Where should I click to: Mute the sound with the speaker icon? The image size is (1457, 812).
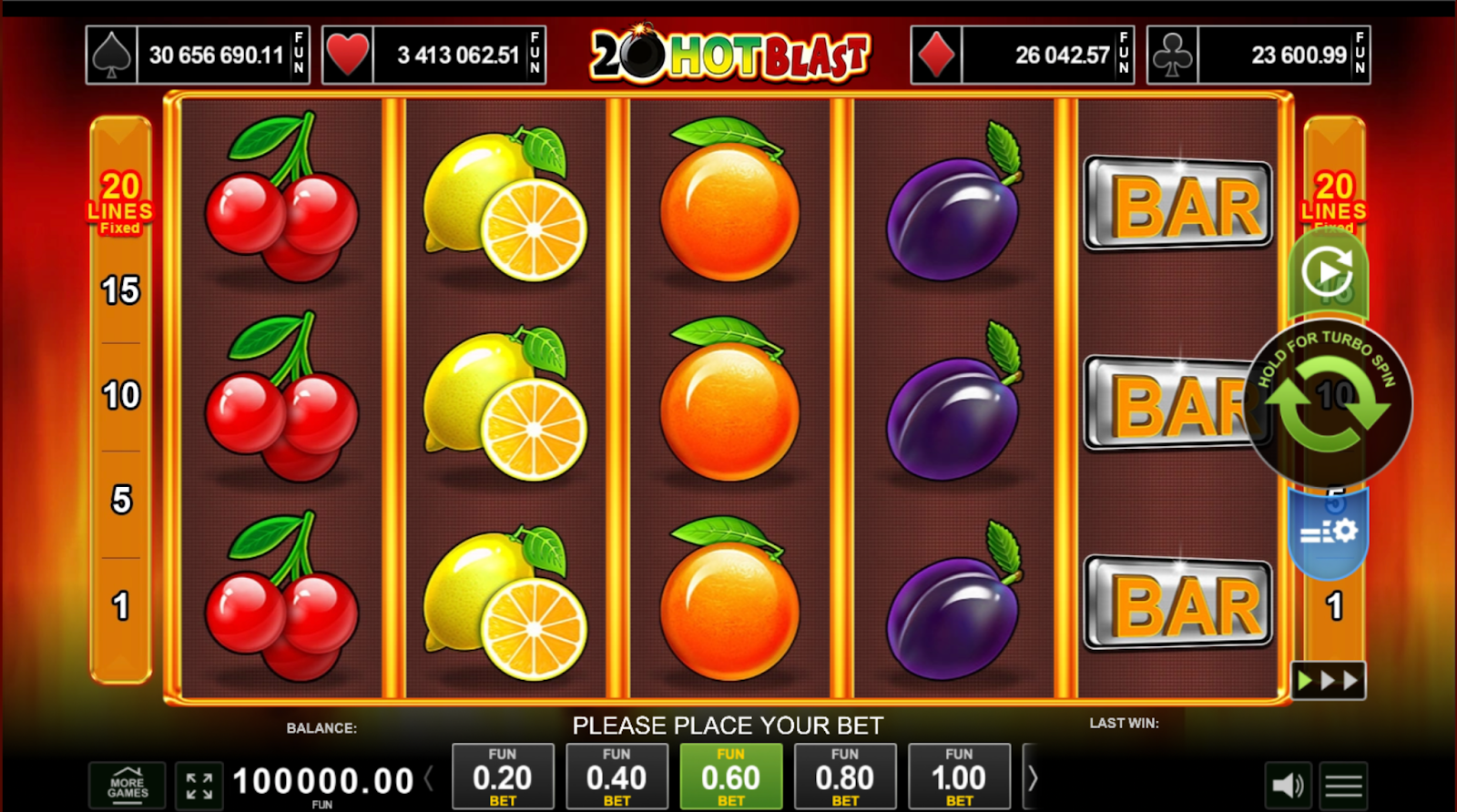[x=1288, y=786]
